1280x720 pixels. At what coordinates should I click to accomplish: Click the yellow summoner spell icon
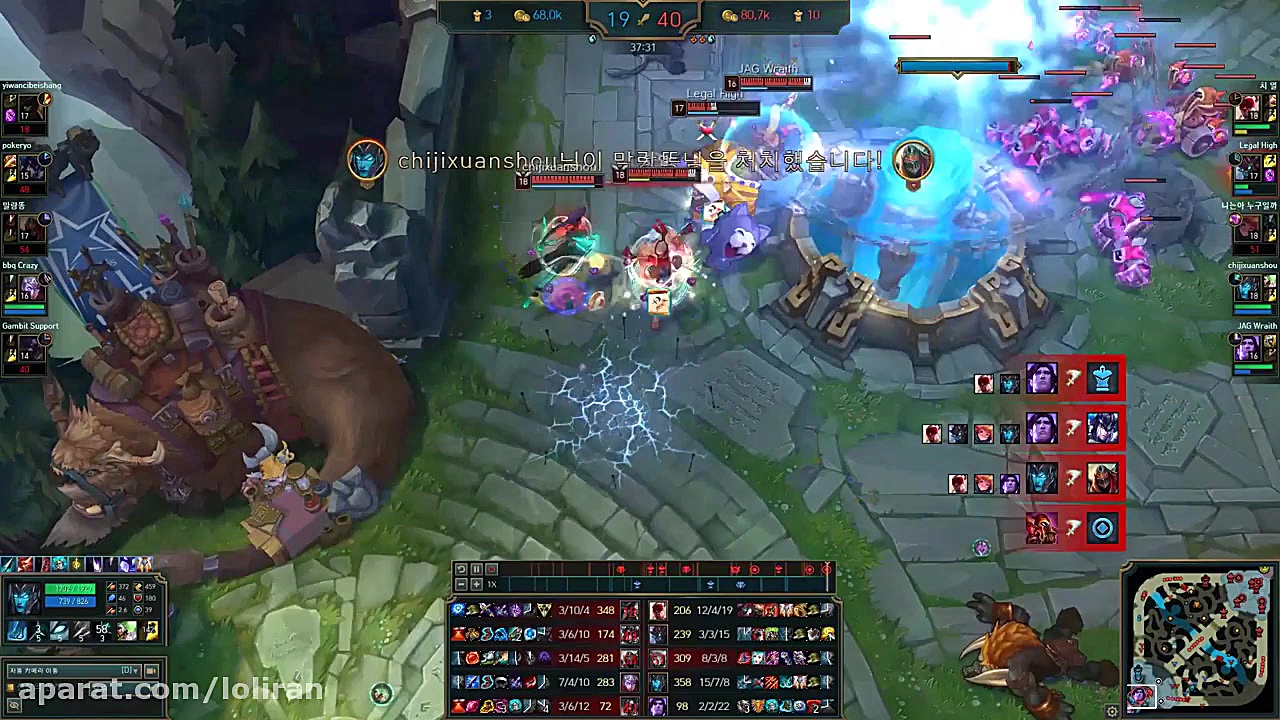click(150, 631)
